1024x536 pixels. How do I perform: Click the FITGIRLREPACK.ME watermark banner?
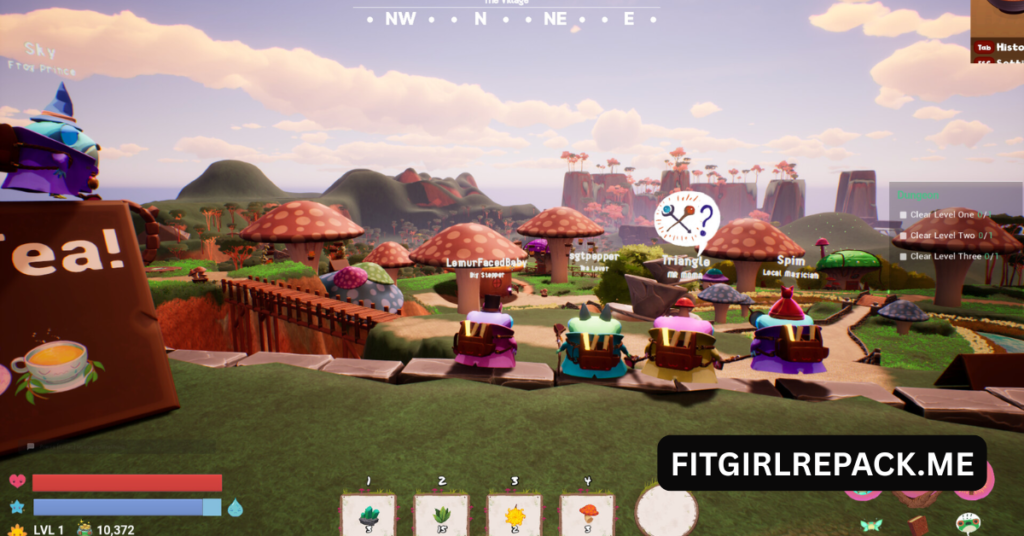tap(822, 464)
